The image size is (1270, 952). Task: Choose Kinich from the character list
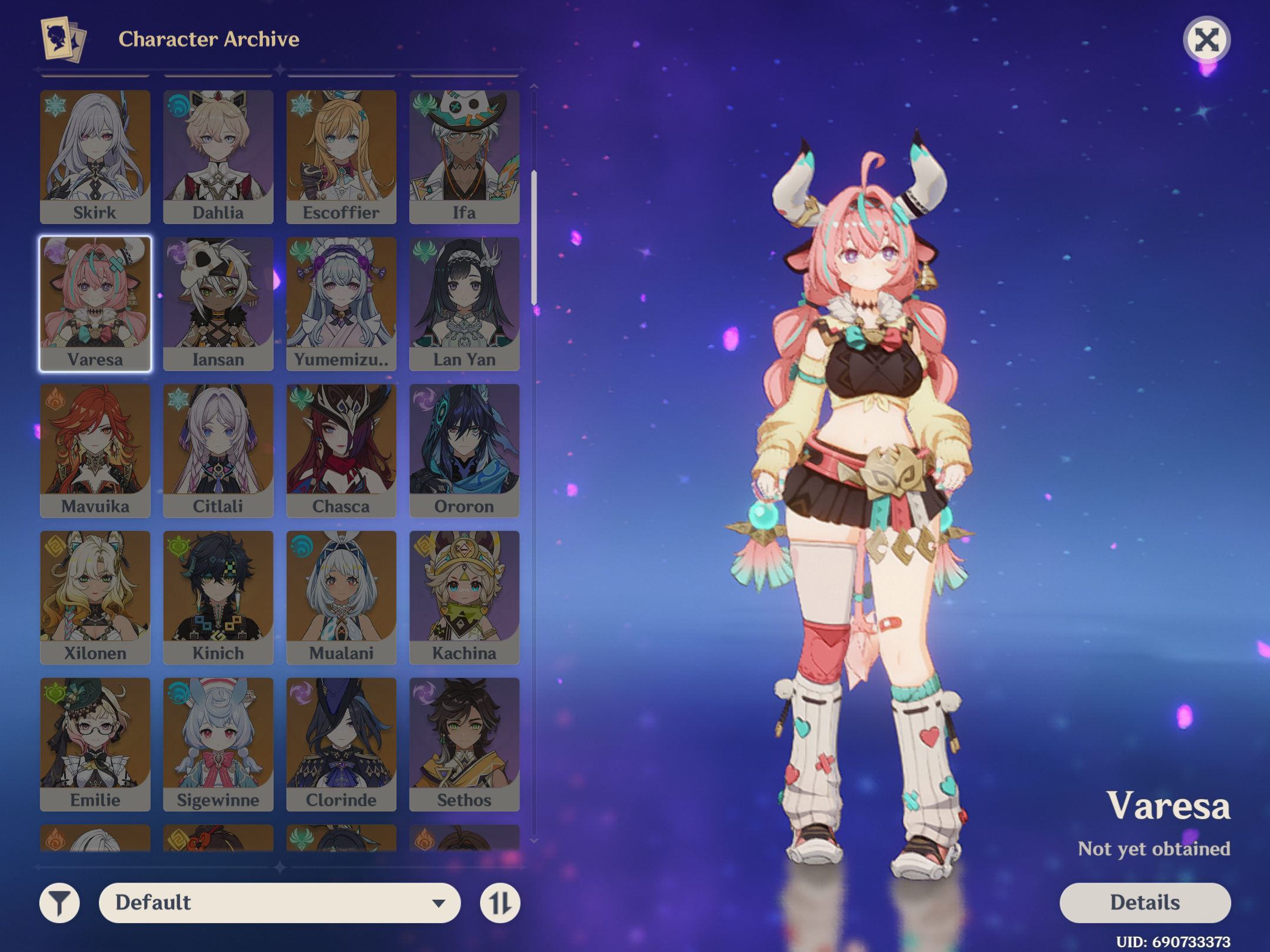click(218, 597)
